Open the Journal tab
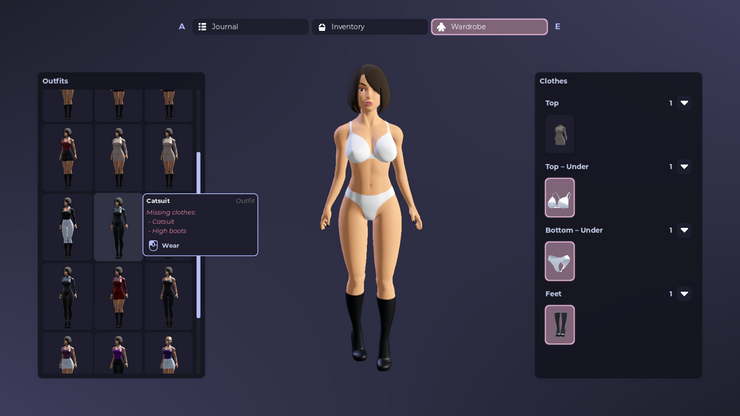This screenshot has width=740, height=416. (248, 27)
